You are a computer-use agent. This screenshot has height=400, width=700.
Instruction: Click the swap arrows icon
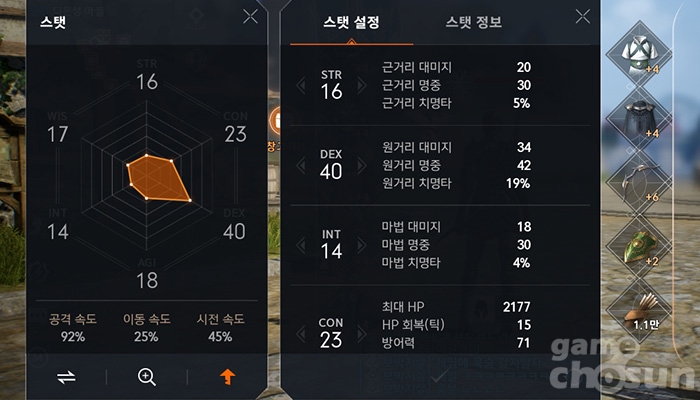tap(66, 377)
